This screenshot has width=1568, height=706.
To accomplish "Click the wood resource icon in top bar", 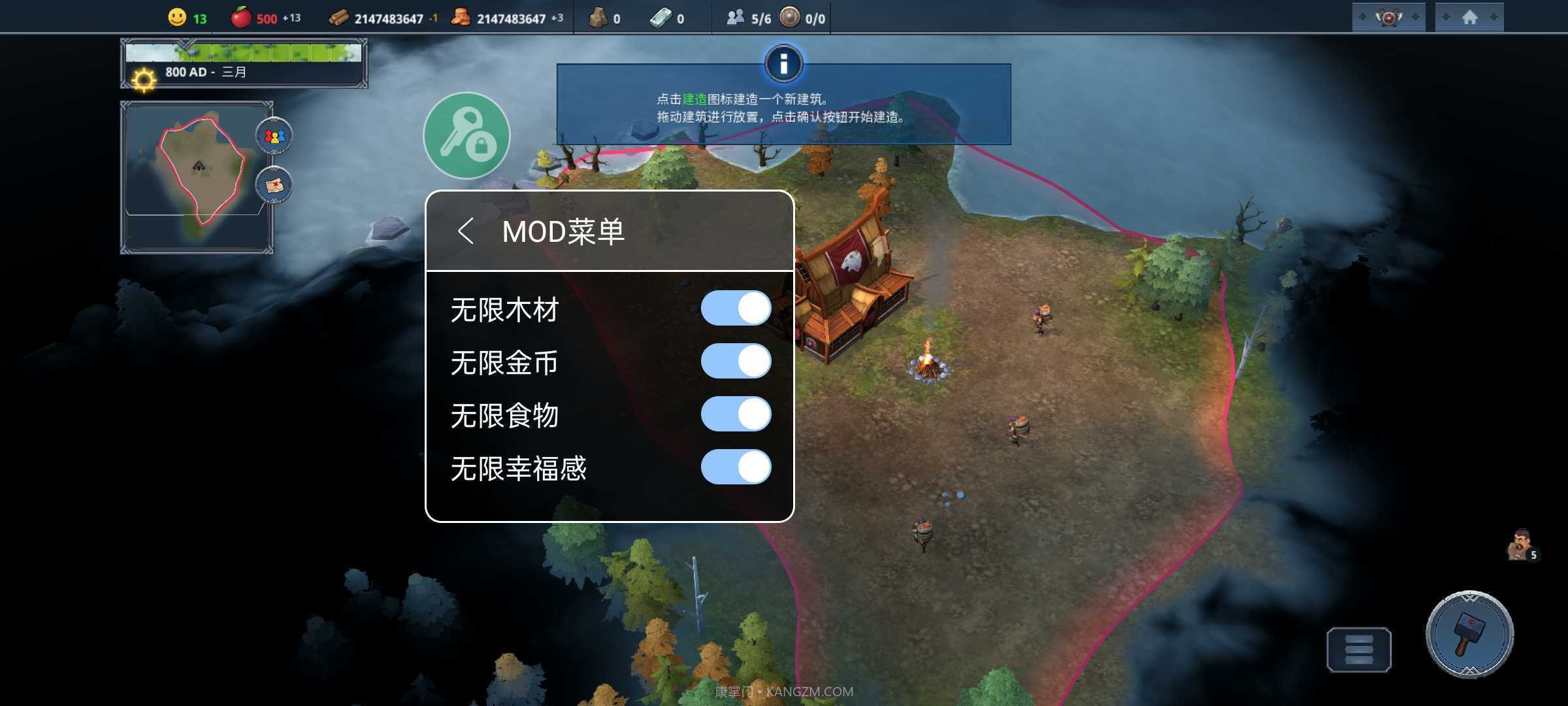I will (x=338, y=18).
